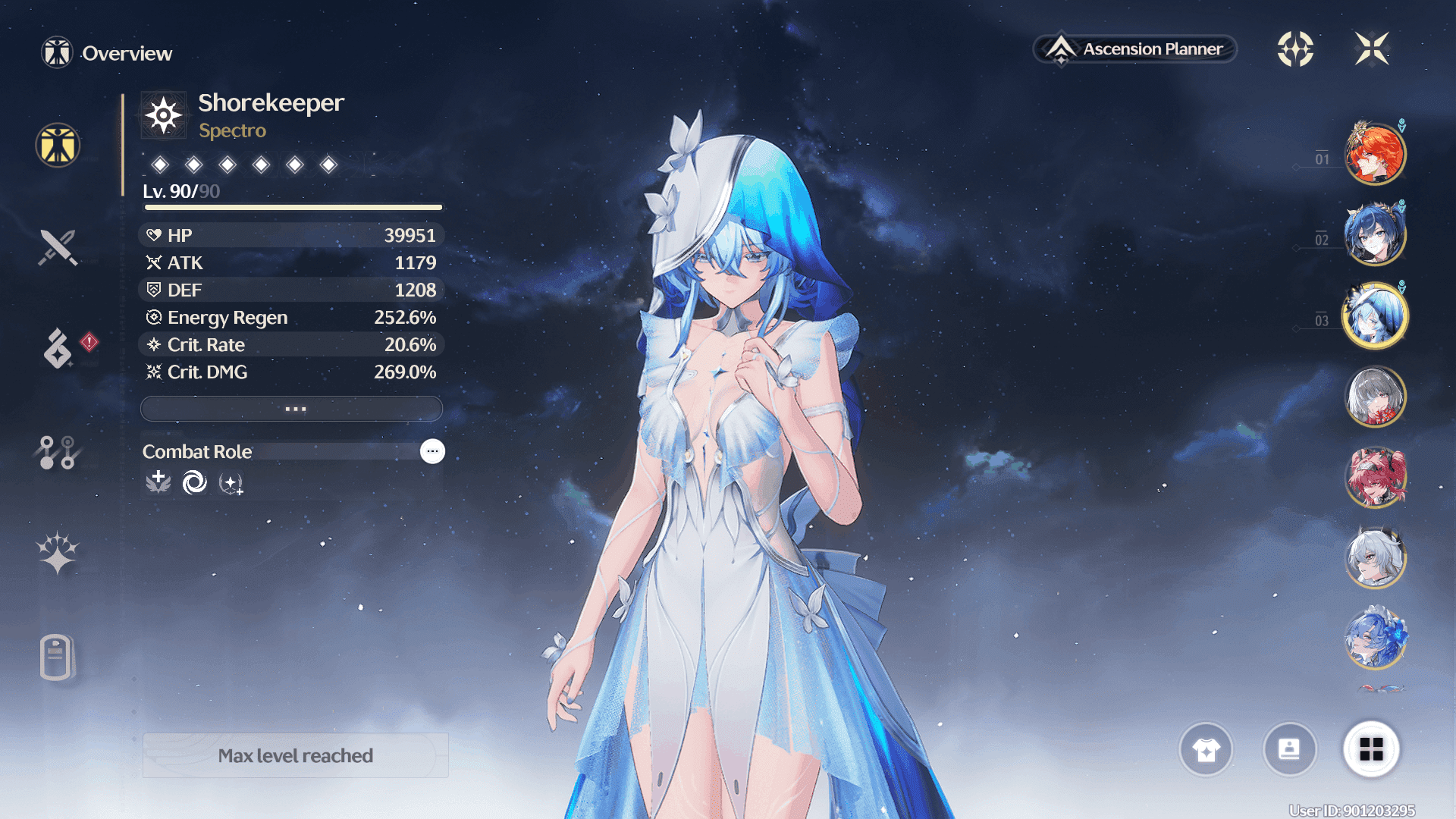Viewport: 1456px width, 819px height.
Task: Close the character overview screen
Action: pyautogui.click(x=1372, y=49)
